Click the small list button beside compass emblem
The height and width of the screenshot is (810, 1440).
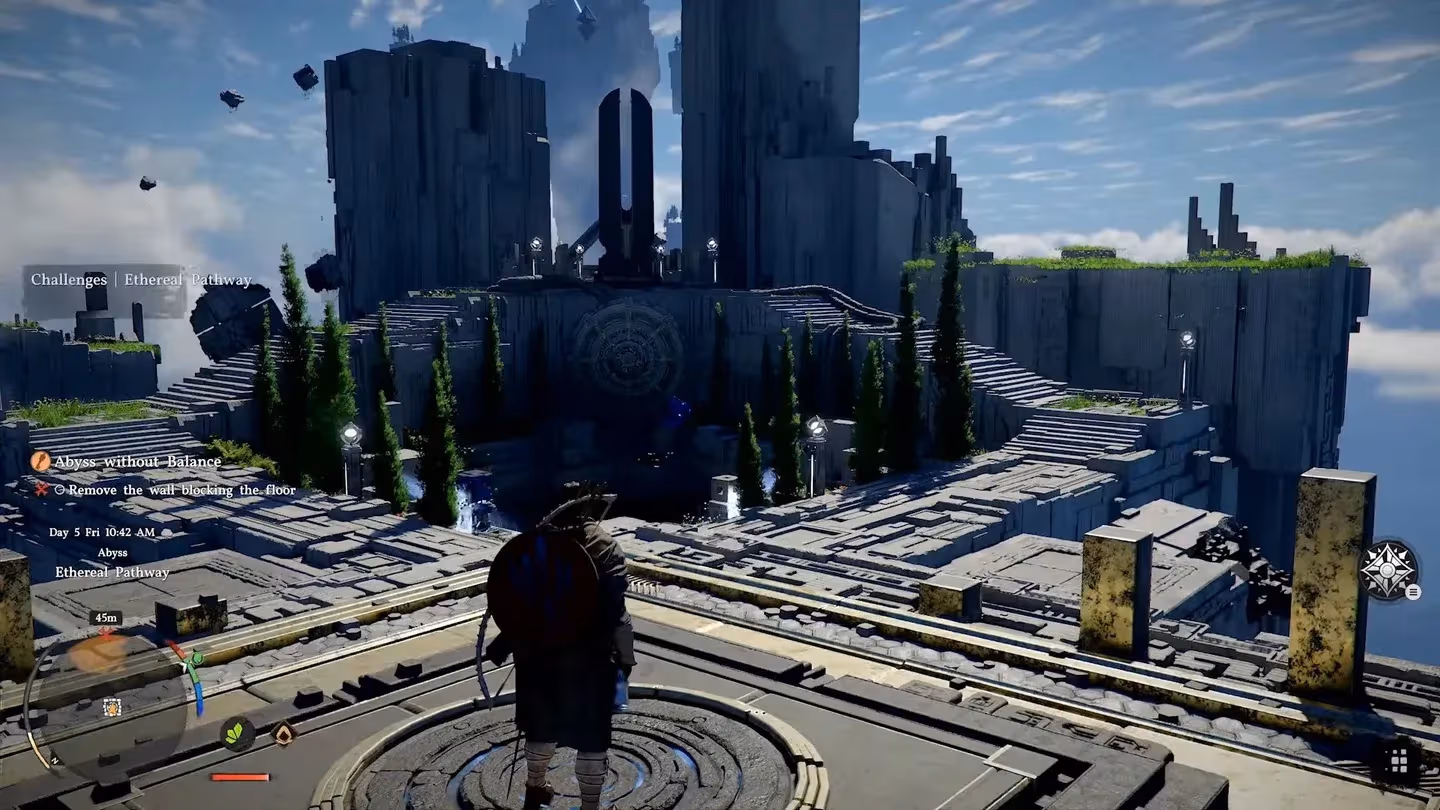tap(1413, 592)
